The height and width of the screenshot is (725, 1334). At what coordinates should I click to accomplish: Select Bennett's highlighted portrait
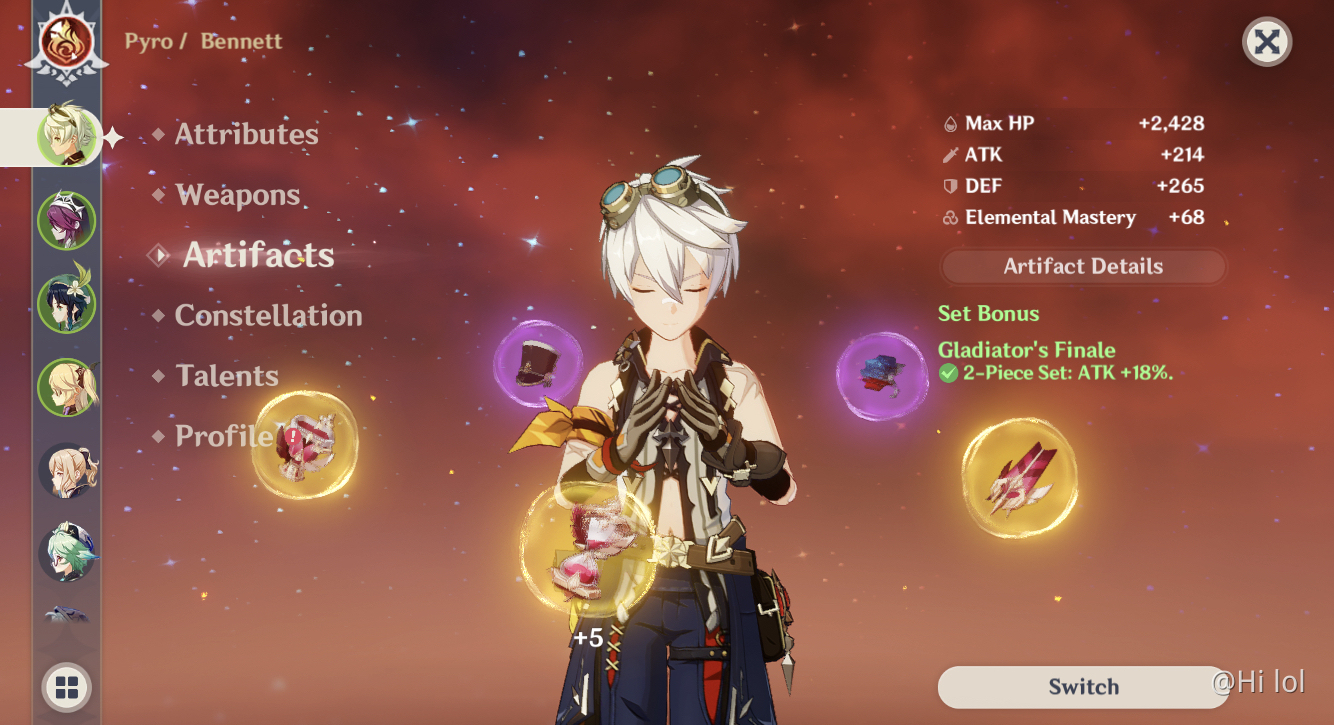tap(67, 136)
